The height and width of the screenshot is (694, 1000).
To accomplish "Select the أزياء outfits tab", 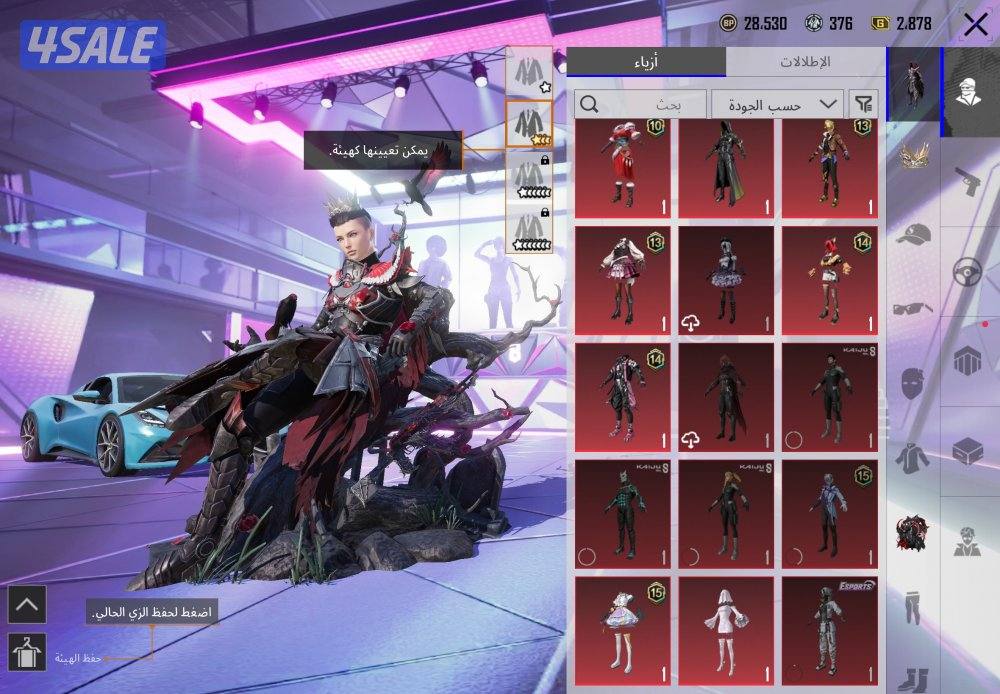I will [646, 62].
